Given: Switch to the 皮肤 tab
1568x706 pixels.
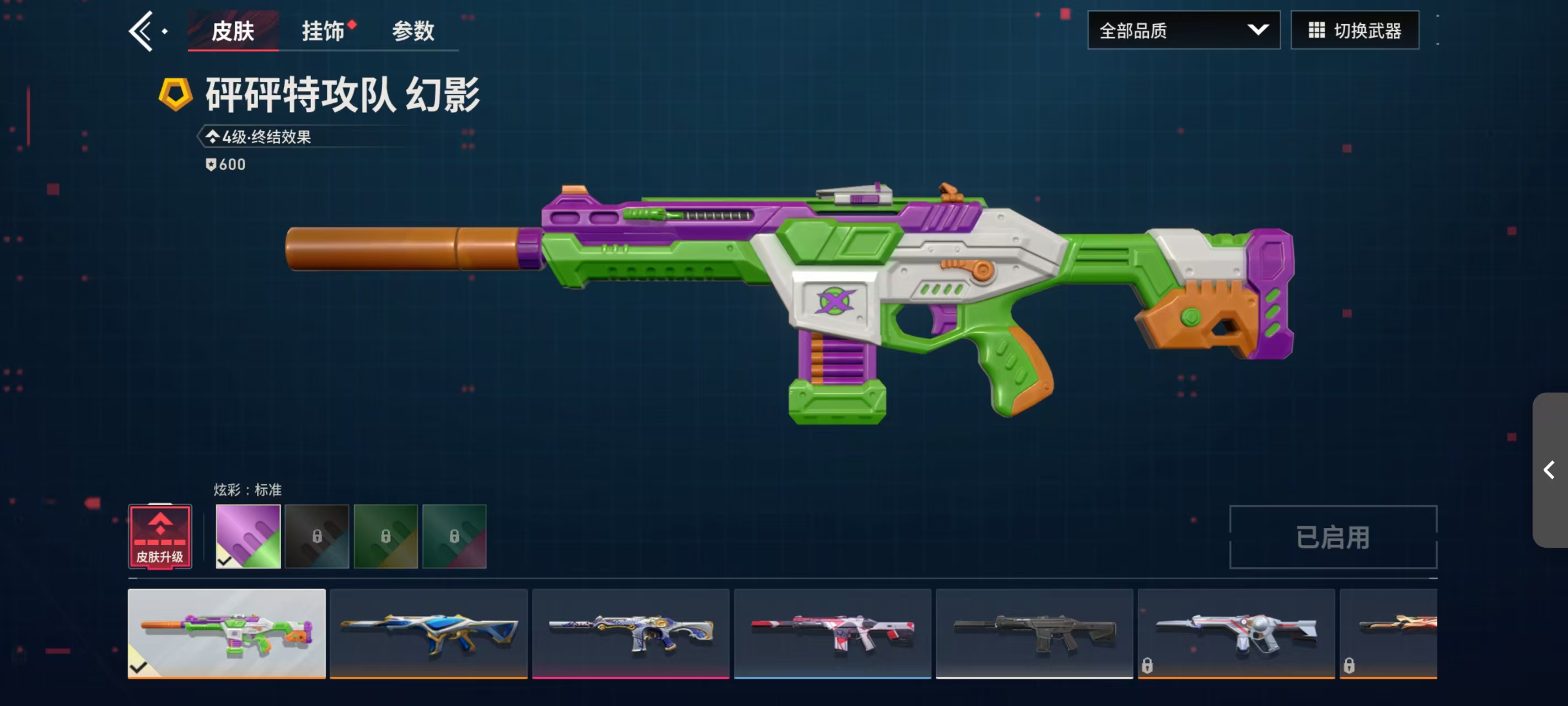Looking at the screenshot, I should (x=233, y=31).
